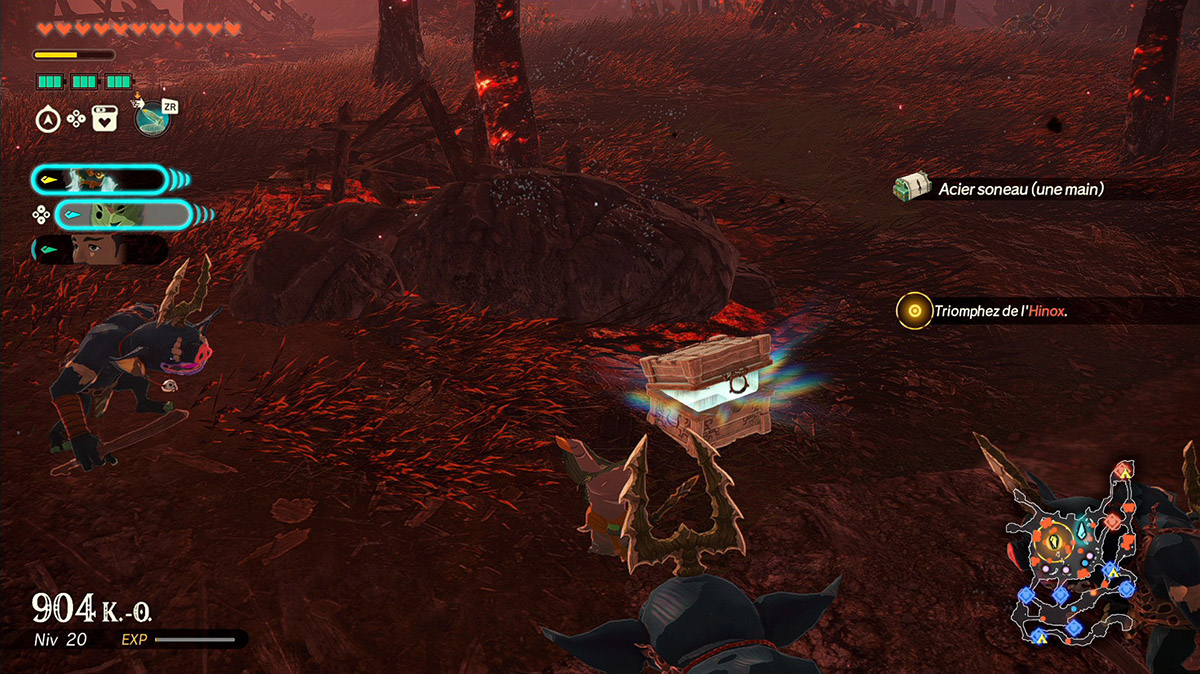Use the heart item box icon
This screenshot has width=1200, height=674.
coord(105,119)
